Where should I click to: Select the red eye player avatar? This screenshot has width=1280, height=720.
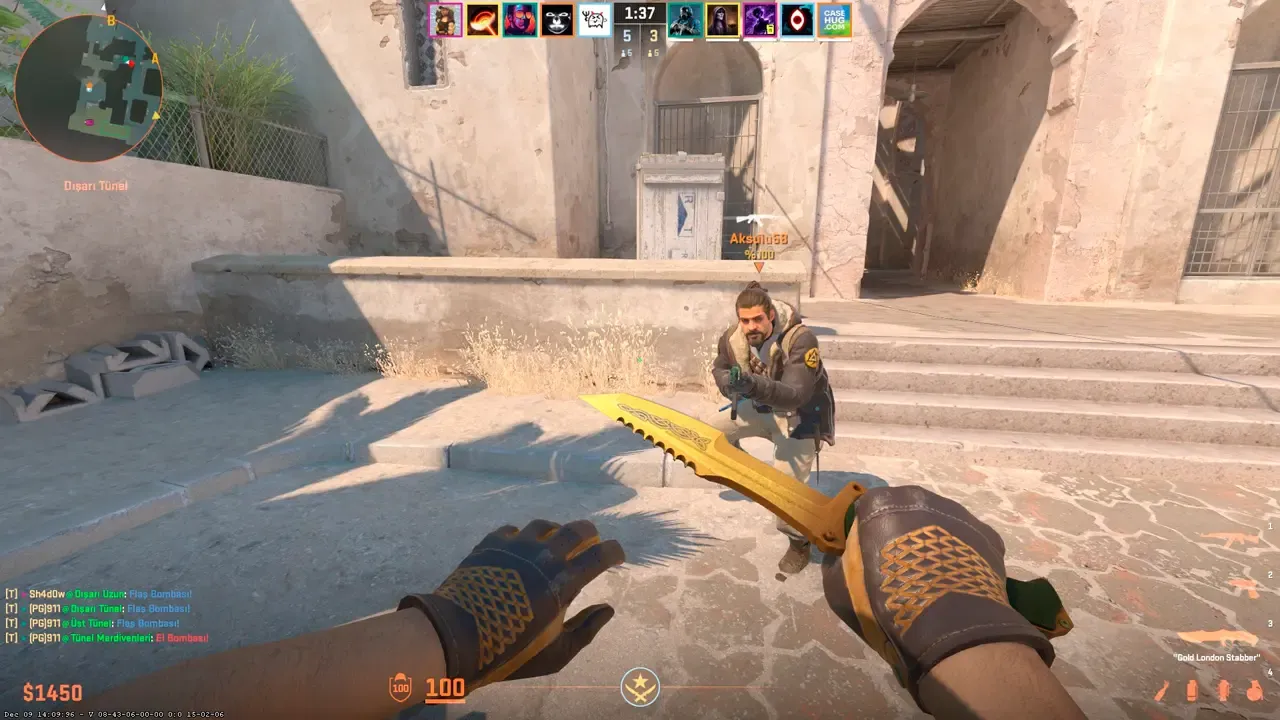[x=797, y=20]
